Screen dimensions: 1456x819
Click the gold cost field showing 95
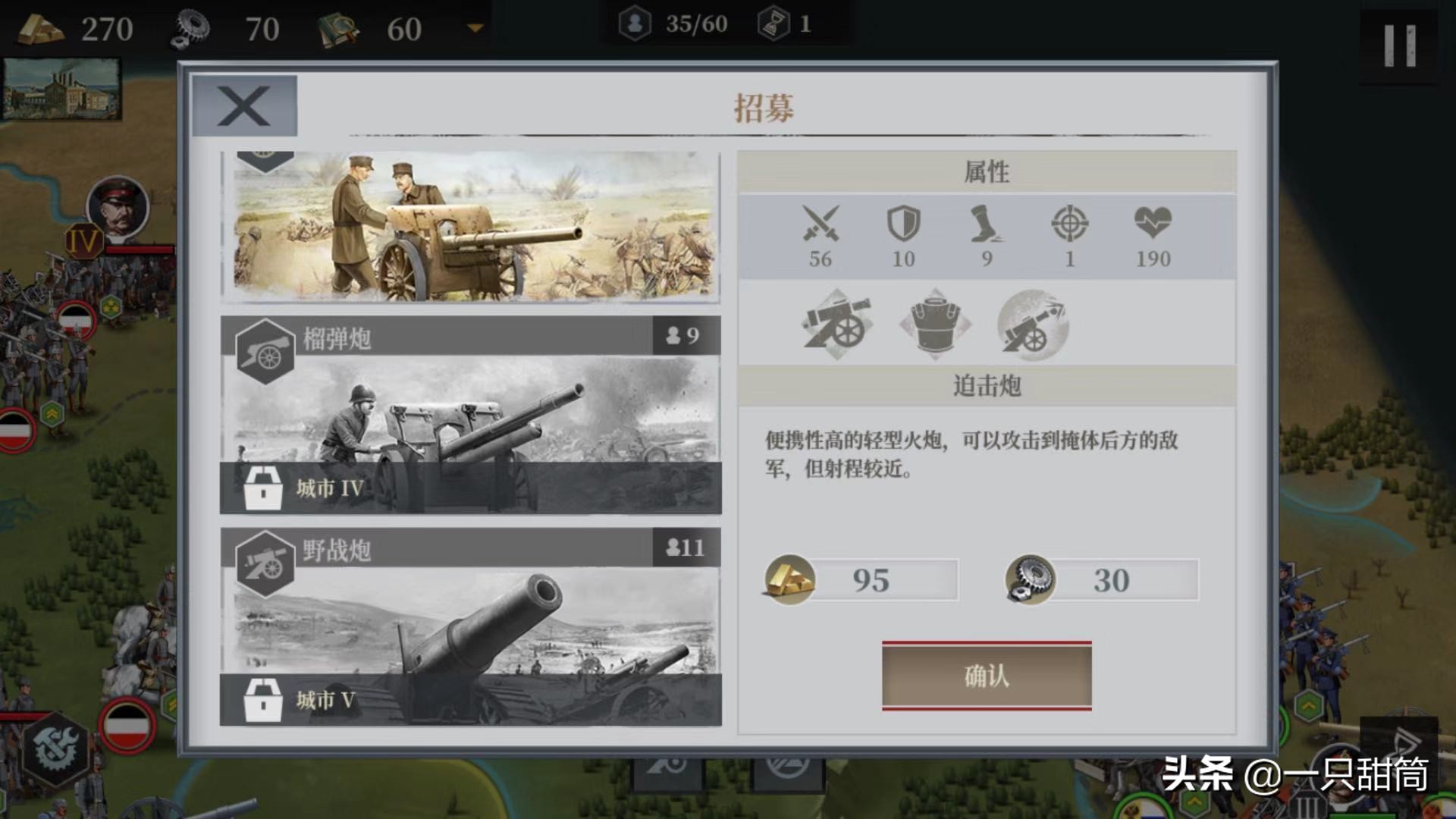coord(878,579)
